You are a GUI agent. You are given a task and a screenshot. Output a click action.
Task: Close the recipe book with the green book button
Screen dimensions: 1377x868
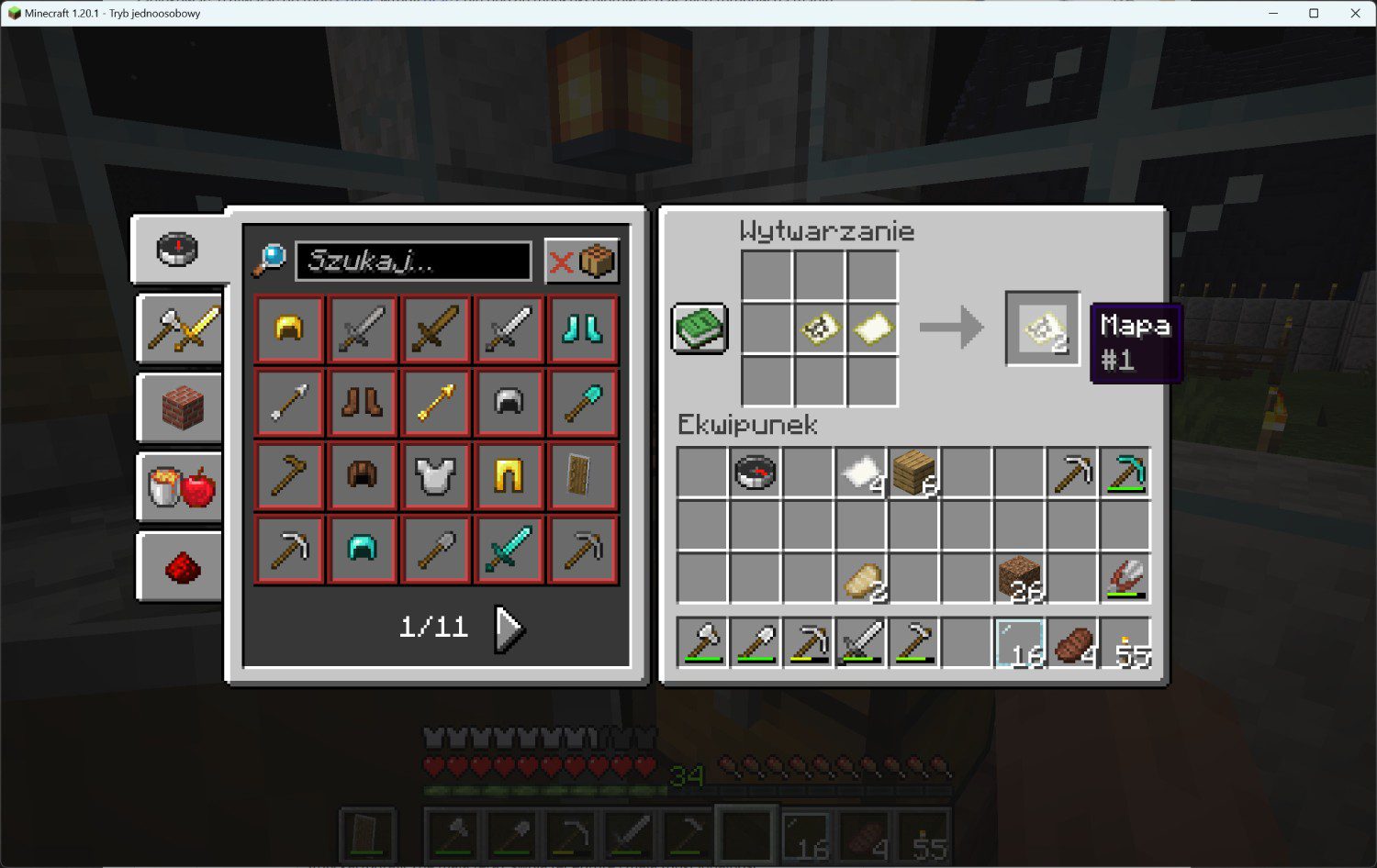(700, 328)
